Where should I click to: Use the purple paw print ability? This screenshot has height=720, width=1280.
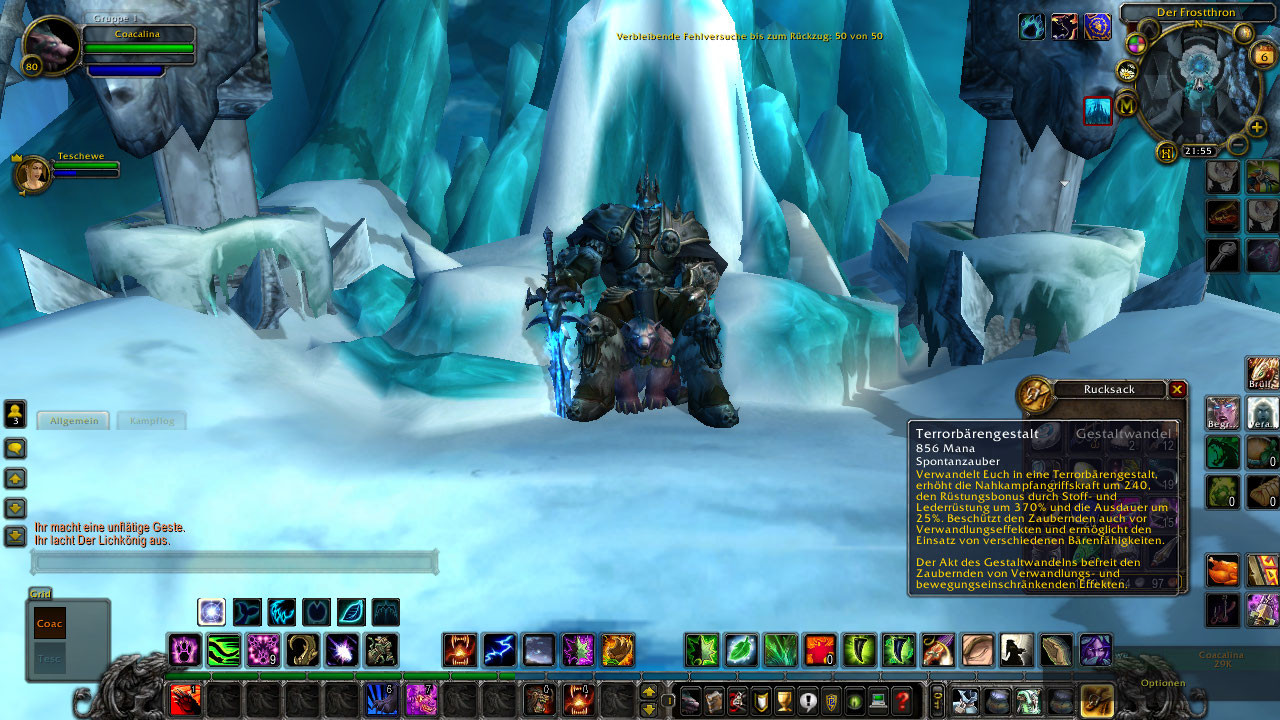[x=184, y=650]
